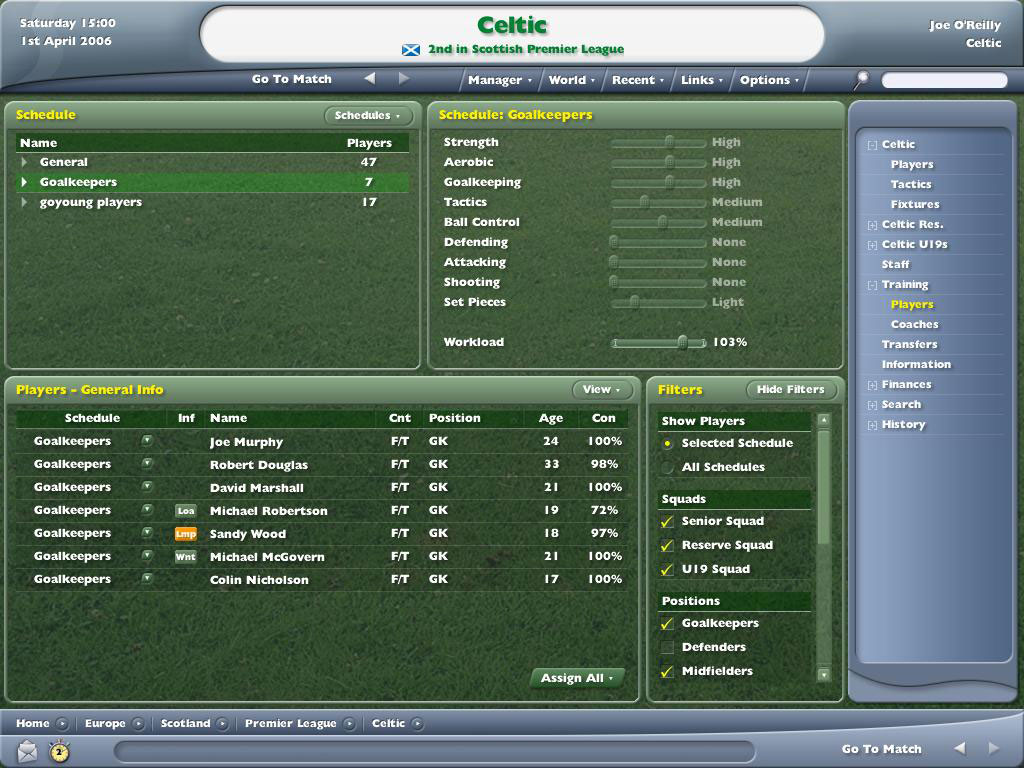Select player Robert Douglas
Screen dimensions: 1024x768
coord(259,465)
